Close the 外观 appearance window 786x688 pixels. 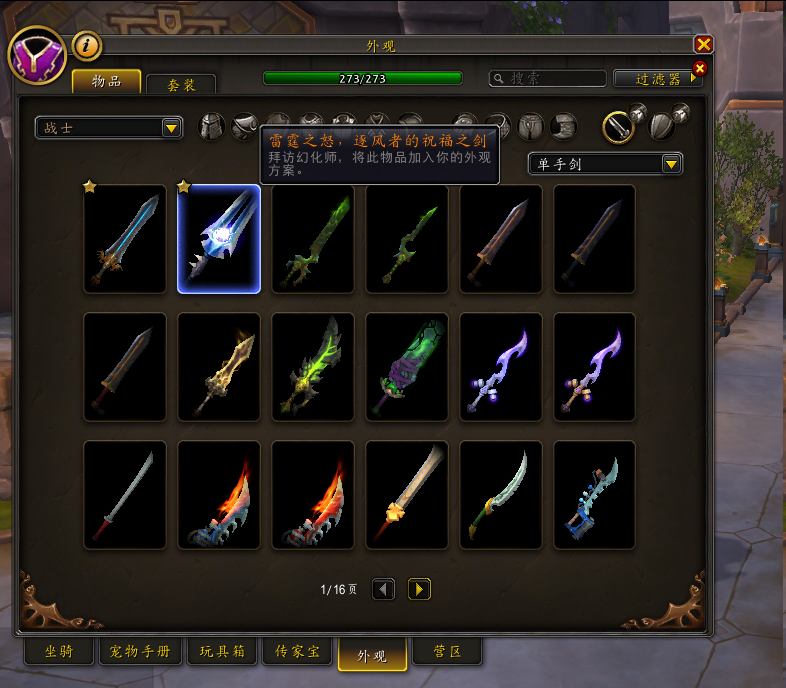pos(704,44)
